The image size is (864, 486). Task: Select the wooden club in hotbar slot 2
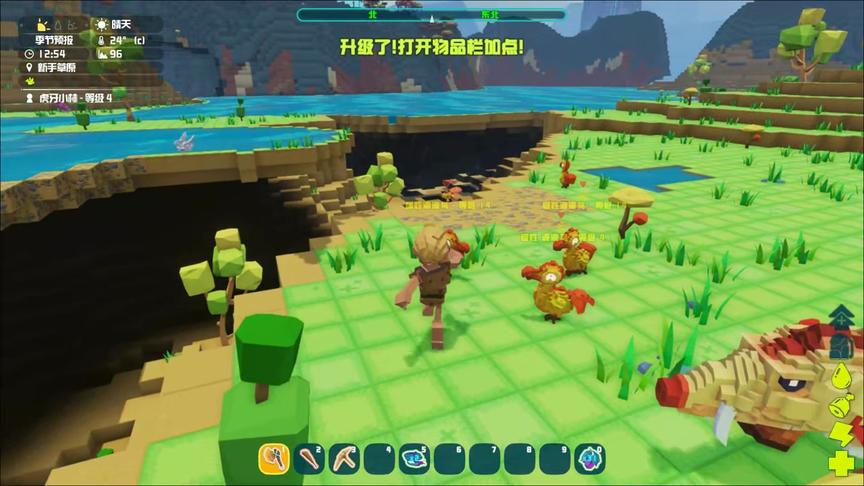pos(309,459)
